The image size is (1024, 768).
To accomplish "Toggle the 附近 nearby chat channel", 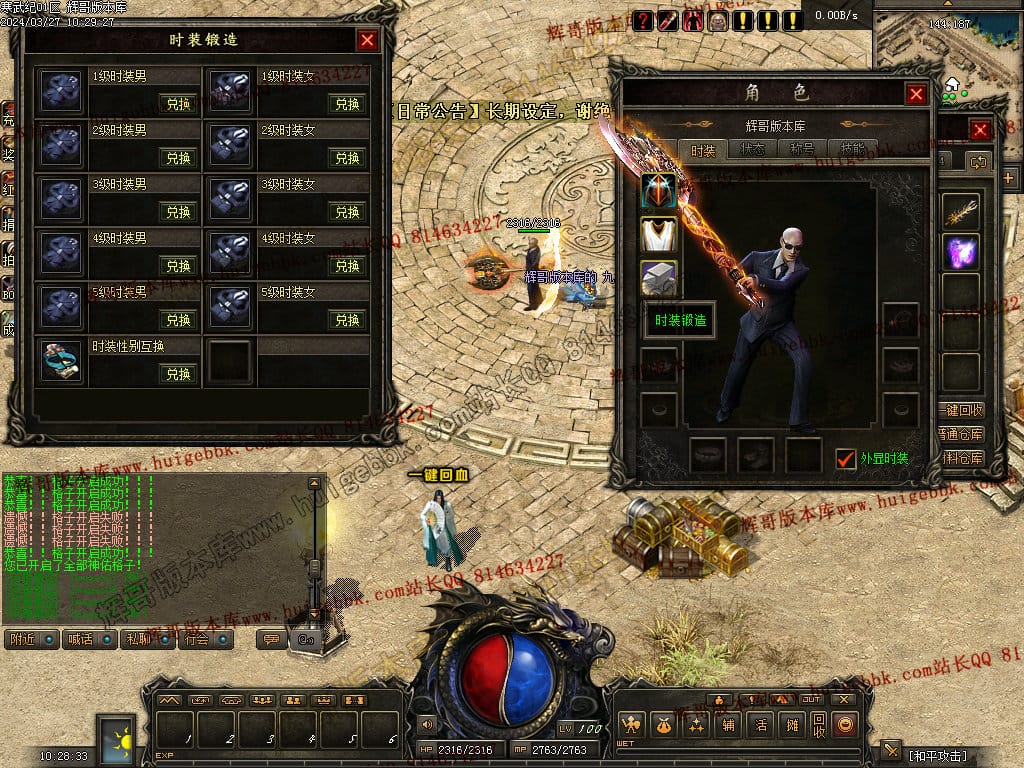I will tap(31, 639).
